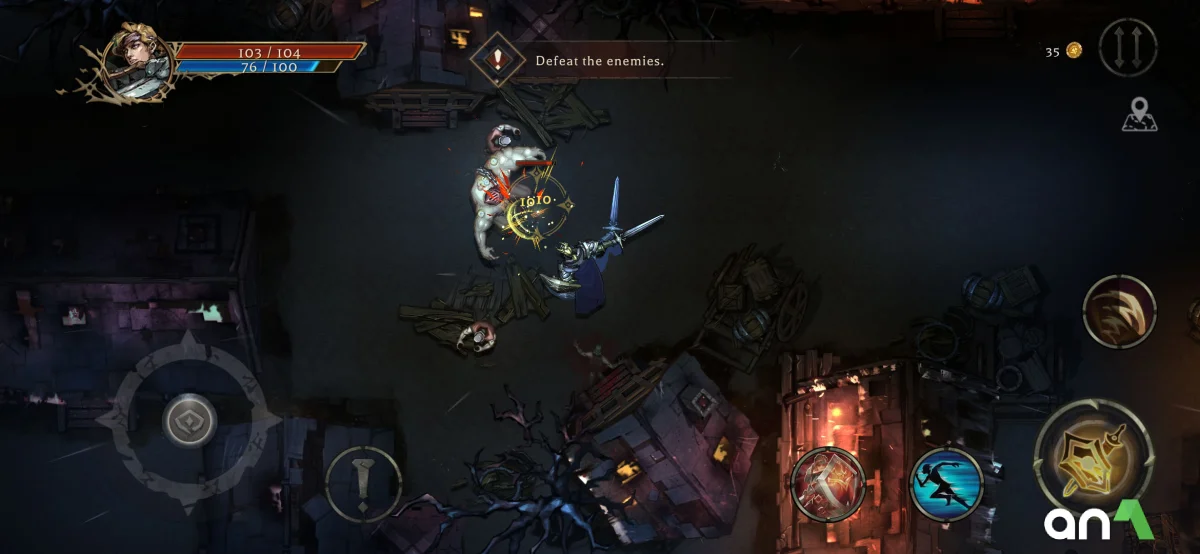This screenshot has height=554, width=1200.
Task: Select the "Defeat the enemies" objective tracker
Action: [x=598, y=60]
